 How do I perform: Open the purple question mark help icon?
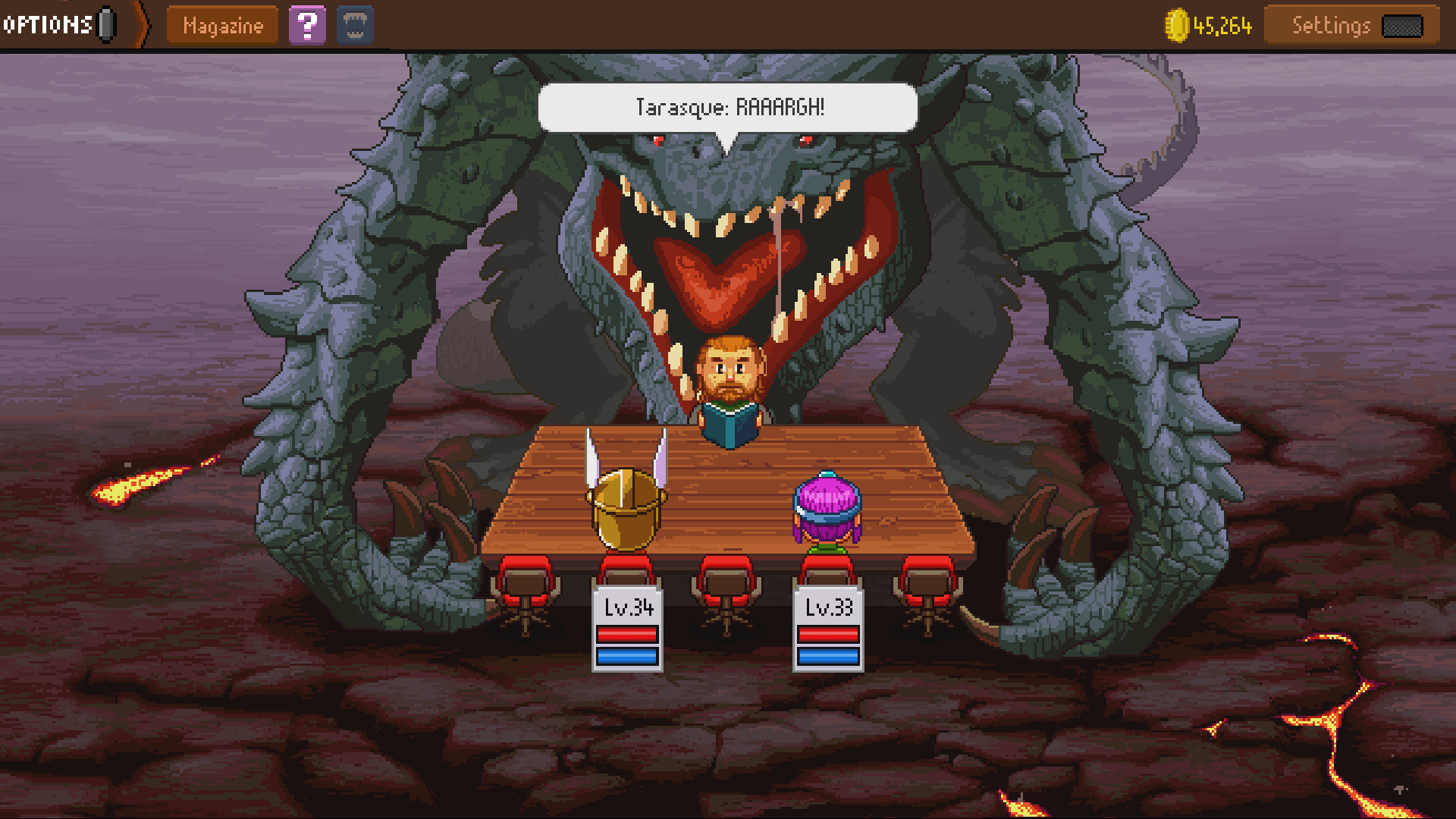click(x=306, y=24)
